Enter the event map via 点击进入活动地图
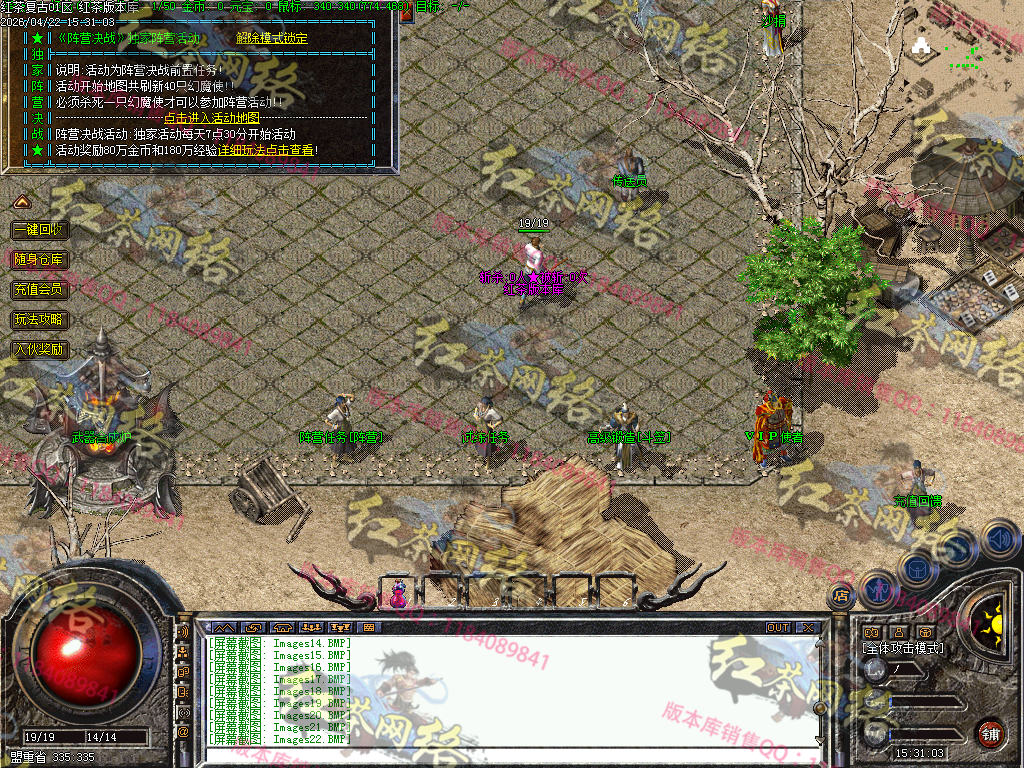1024x768 pixels. pos(211,117)
